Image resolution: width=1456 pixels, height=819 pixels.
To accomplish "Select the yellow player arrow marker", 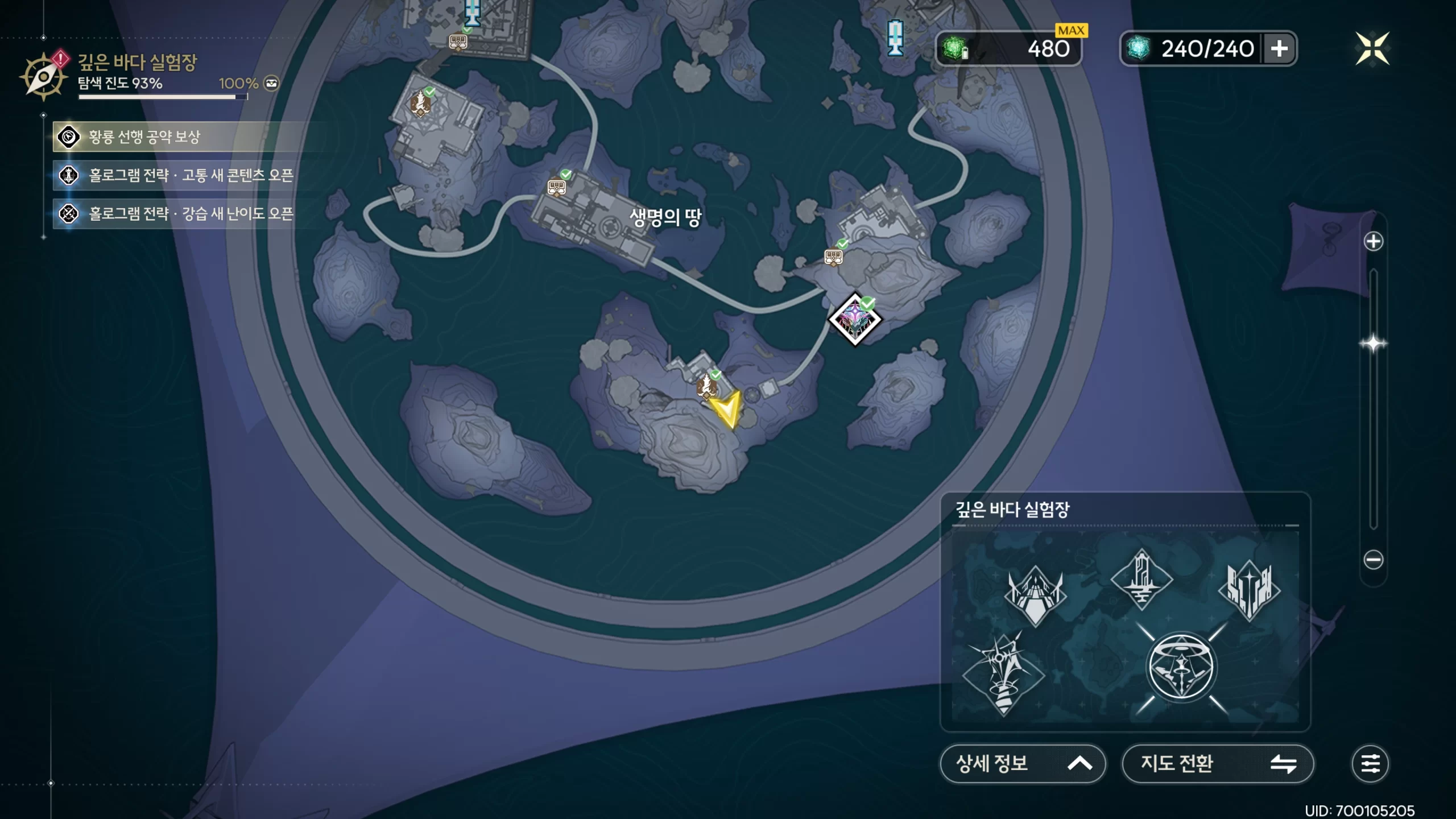I will coord(727,408).
